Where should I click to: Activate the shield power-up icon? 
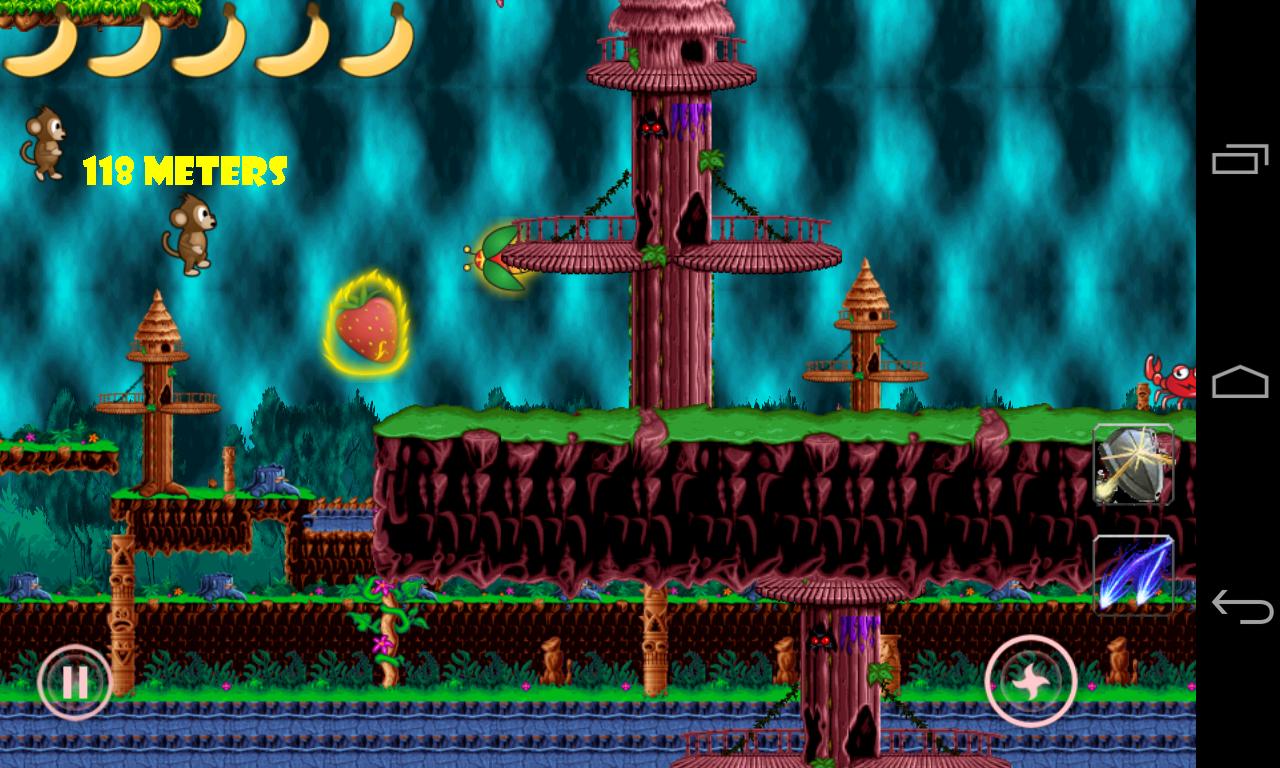1135,467
